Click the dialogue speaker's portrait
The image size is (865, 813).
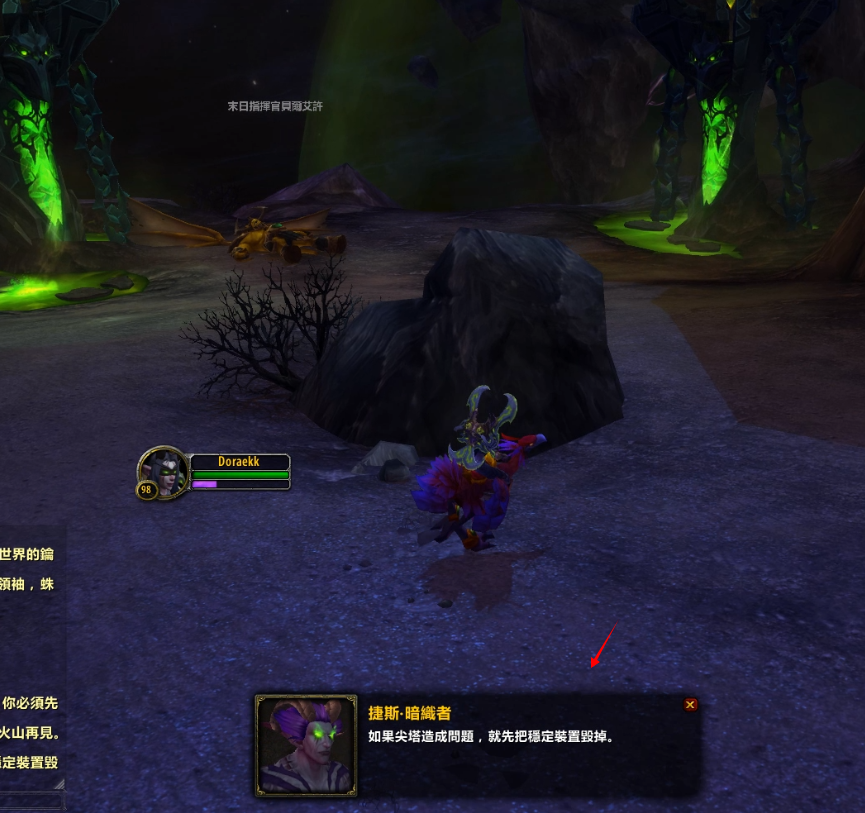point(306,745)
